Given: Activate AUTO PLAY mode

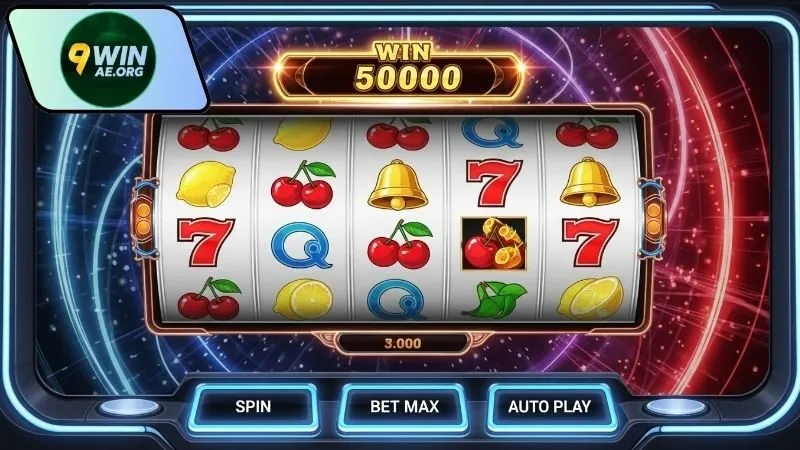Looking at the screenshot, I should point(549,407).
